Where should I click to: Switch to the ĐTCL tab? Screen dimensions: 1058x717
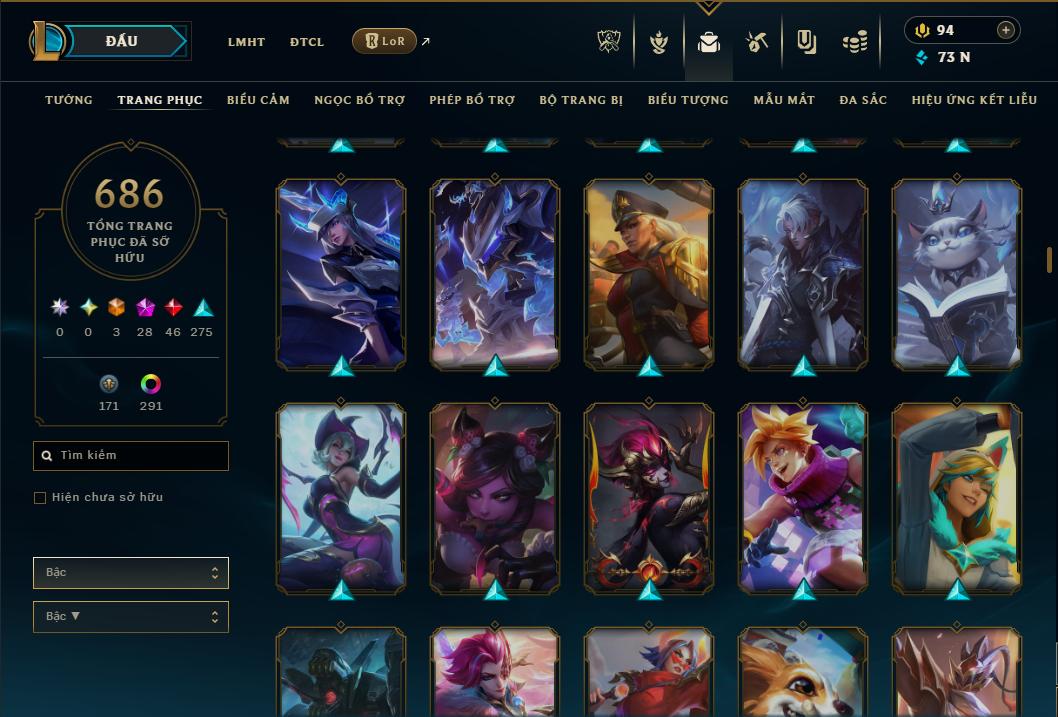click(x=307, y=42)
